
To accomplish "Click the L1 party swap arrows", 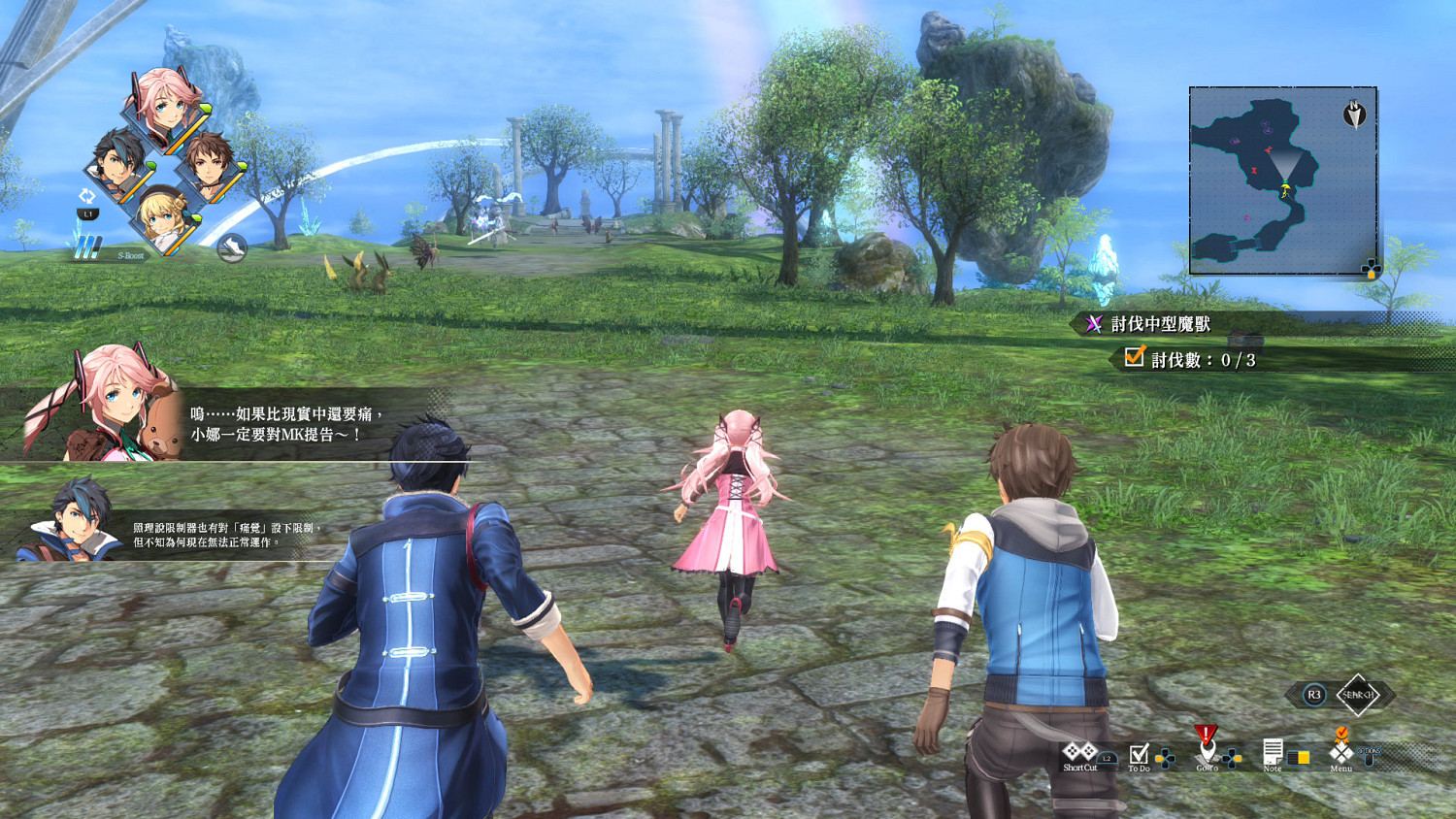I will click(87, 195).
